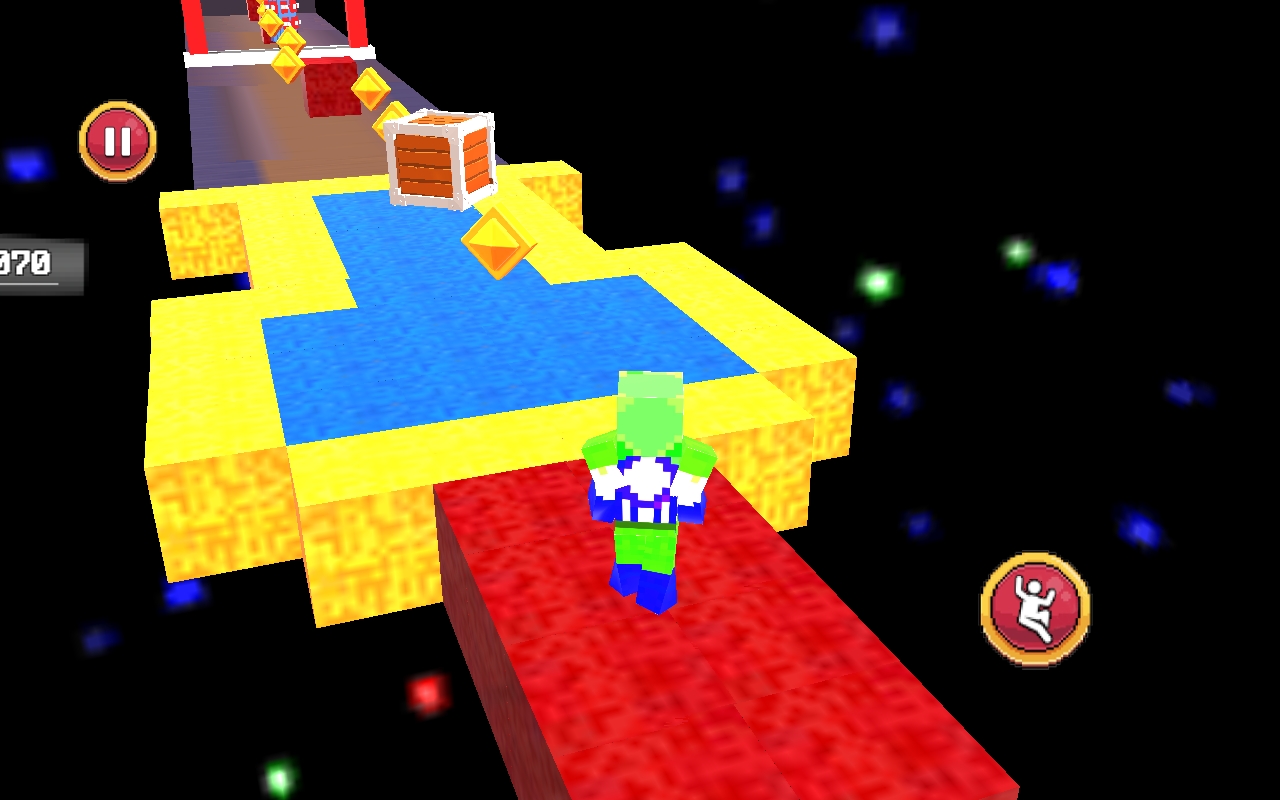Click the highest diamond coin on the track
This screenshot has width=1280, height=800.
coord(262,8)
